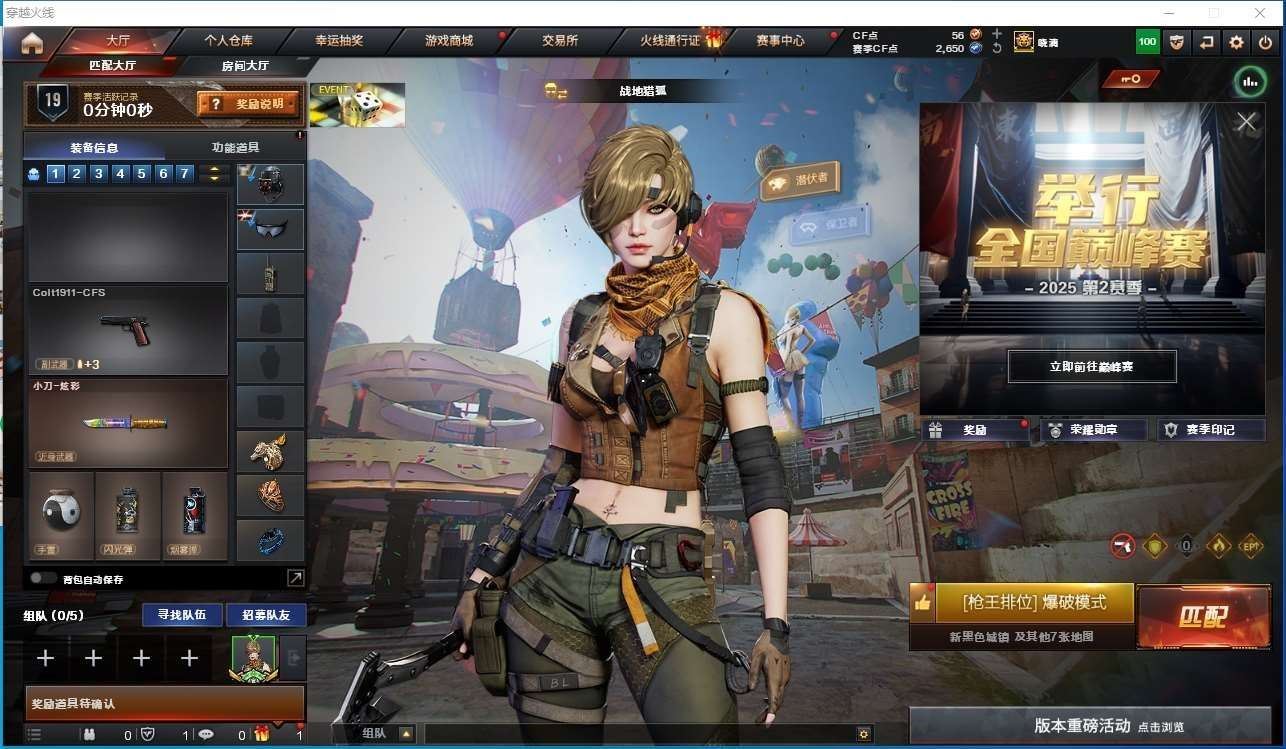Open the 游戏商城 shop
The width and height of the screenshot is (1286, 749).
coord(449,41)
